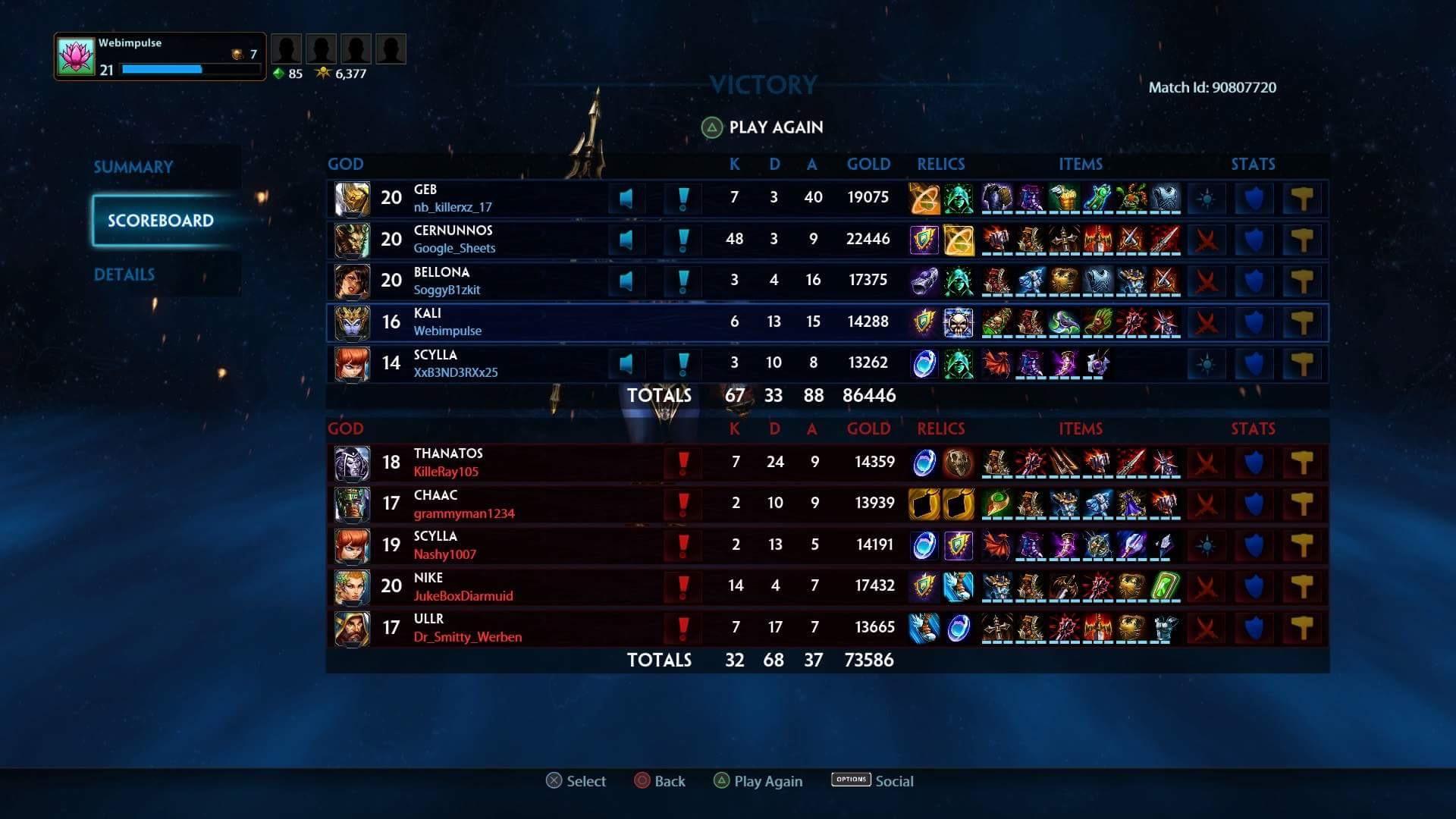Select Bellona's god portrait
The height and width of the screenshot is (819, 1456).
351,280
